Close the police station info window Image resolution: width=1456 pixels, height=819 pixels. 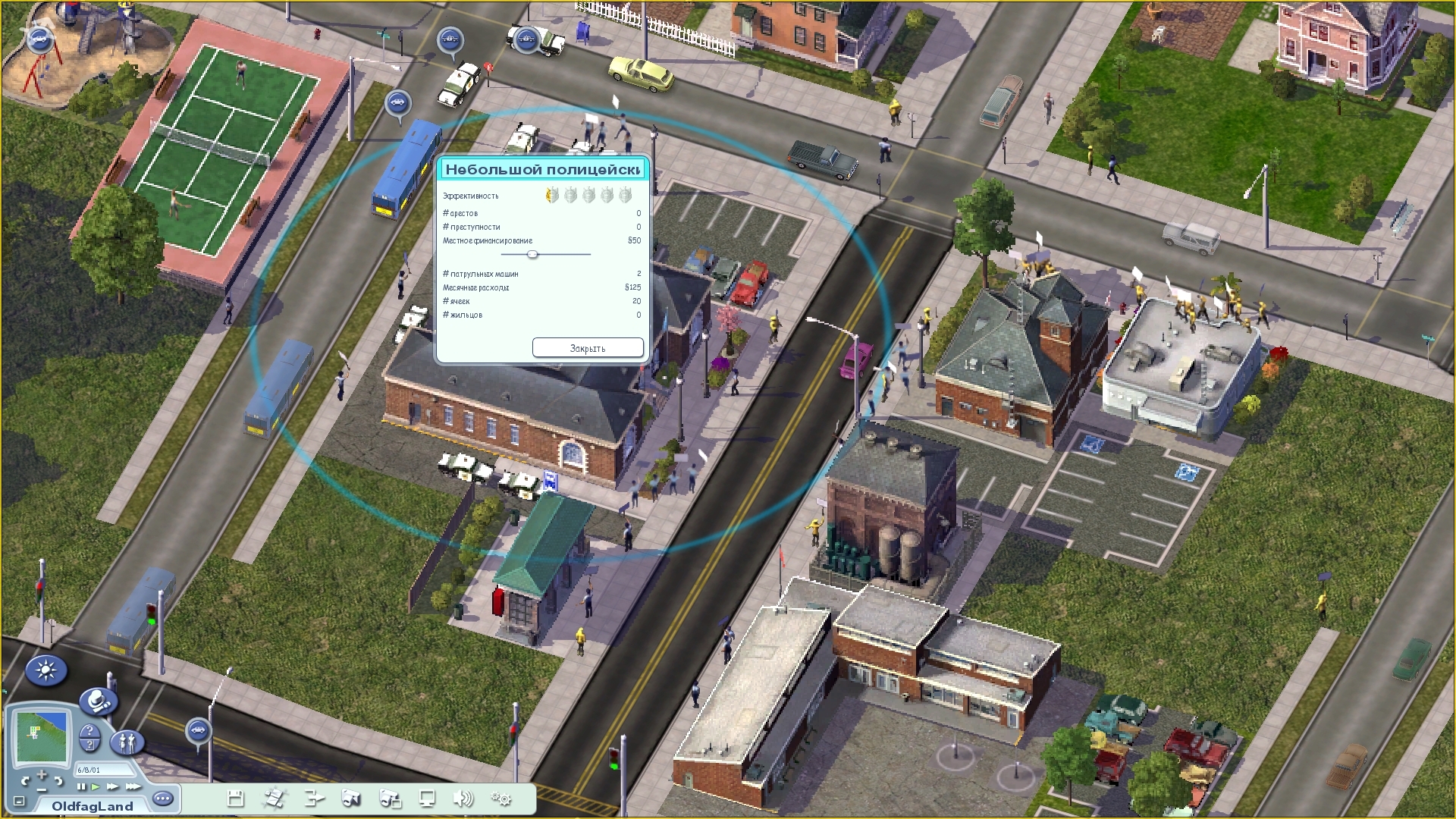588,348
